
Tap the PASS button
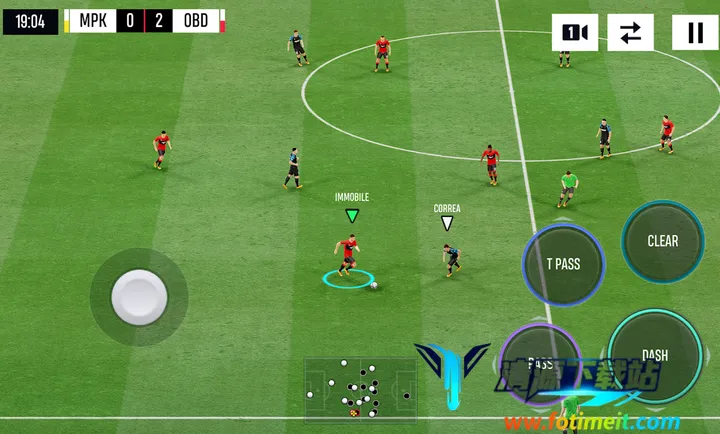coord(539,363)
